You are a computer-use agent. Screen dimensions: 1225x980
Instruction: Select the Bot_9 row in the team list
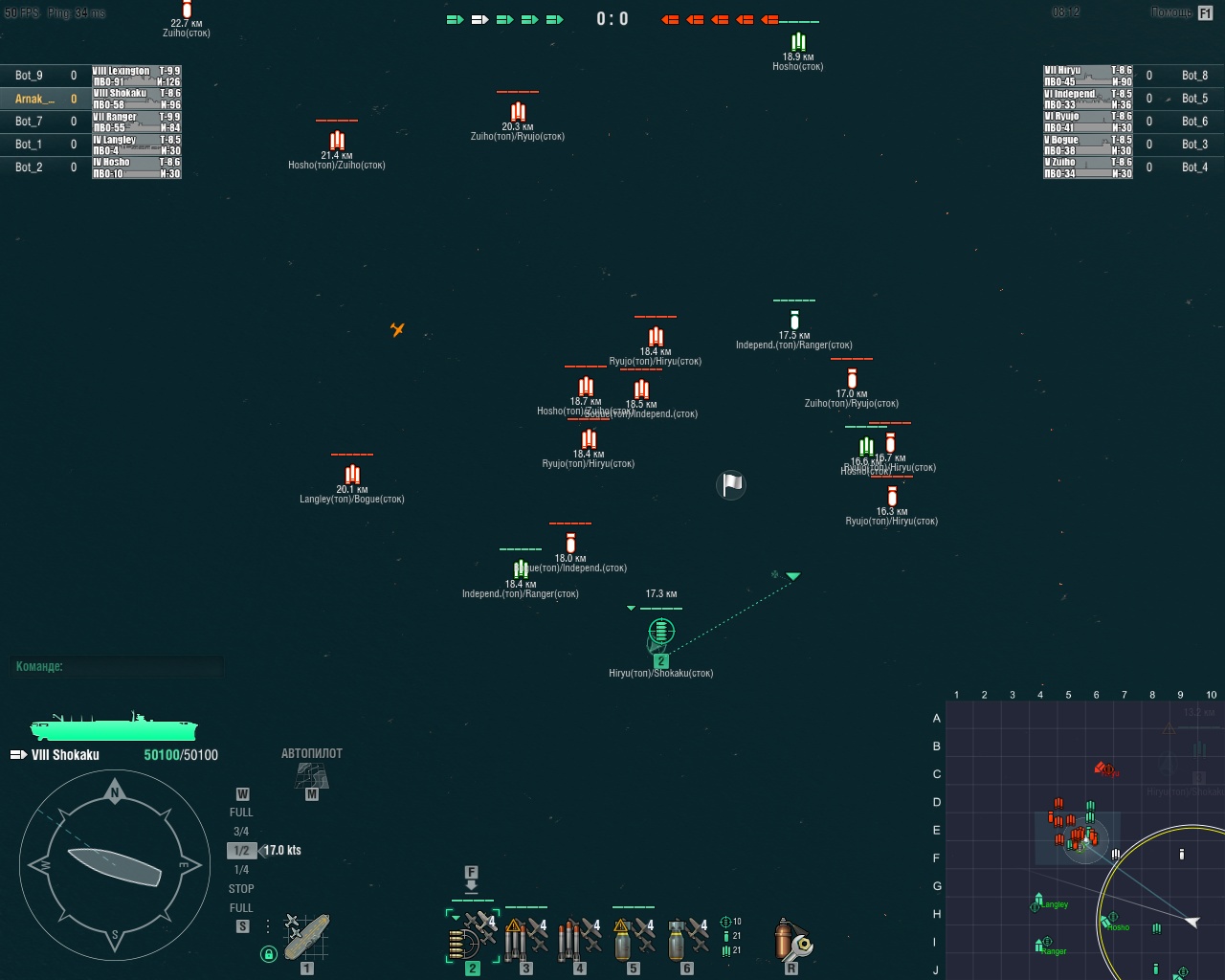[43, 76]
